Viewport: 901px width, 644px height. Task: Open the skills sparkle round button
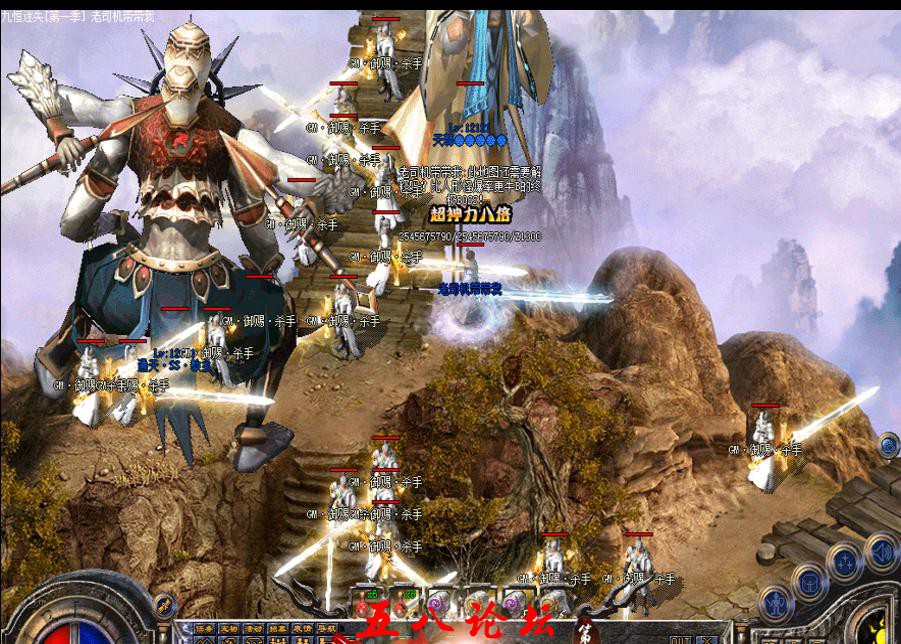tap(845, 562)
